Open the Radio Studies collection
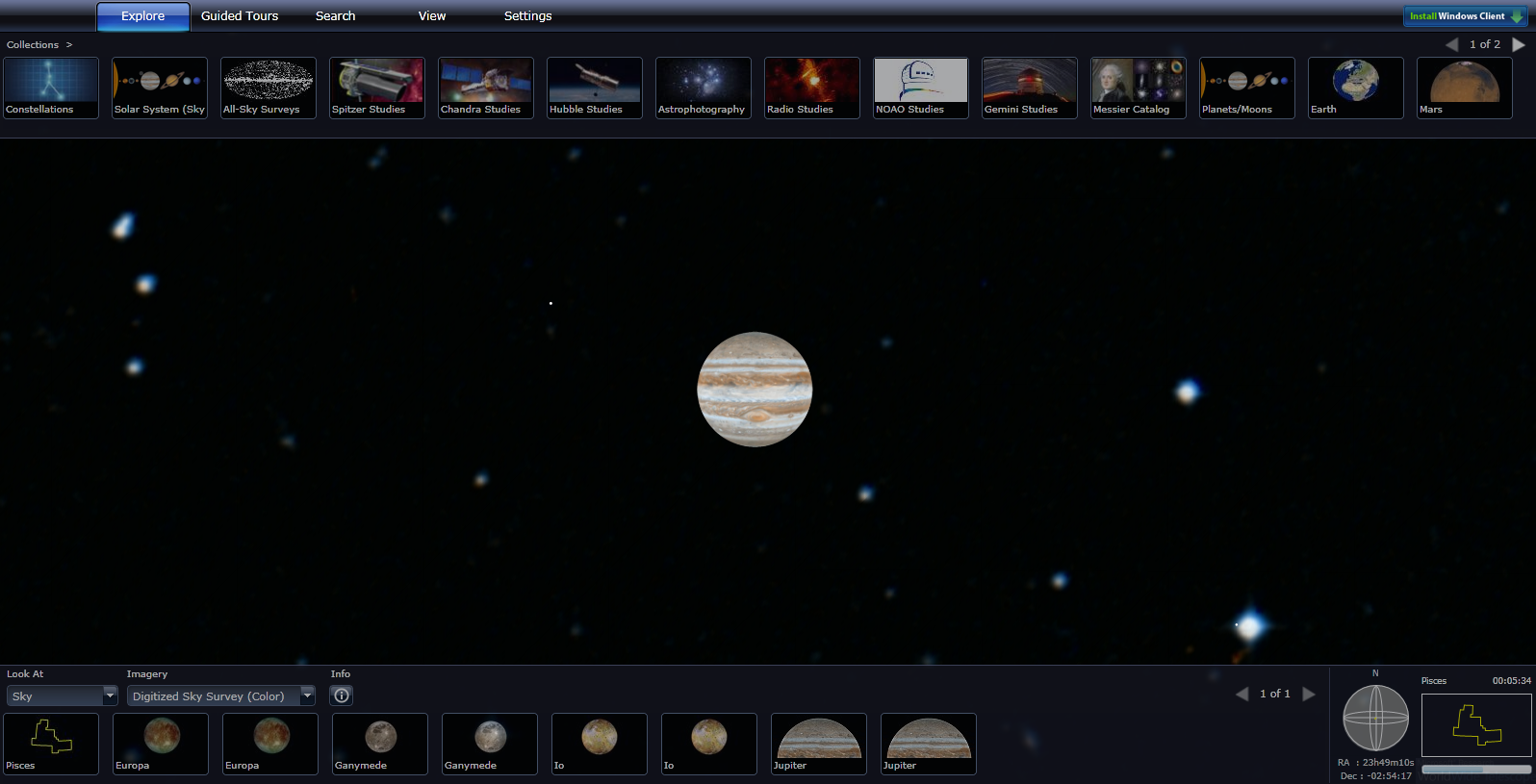 (811, 88)
